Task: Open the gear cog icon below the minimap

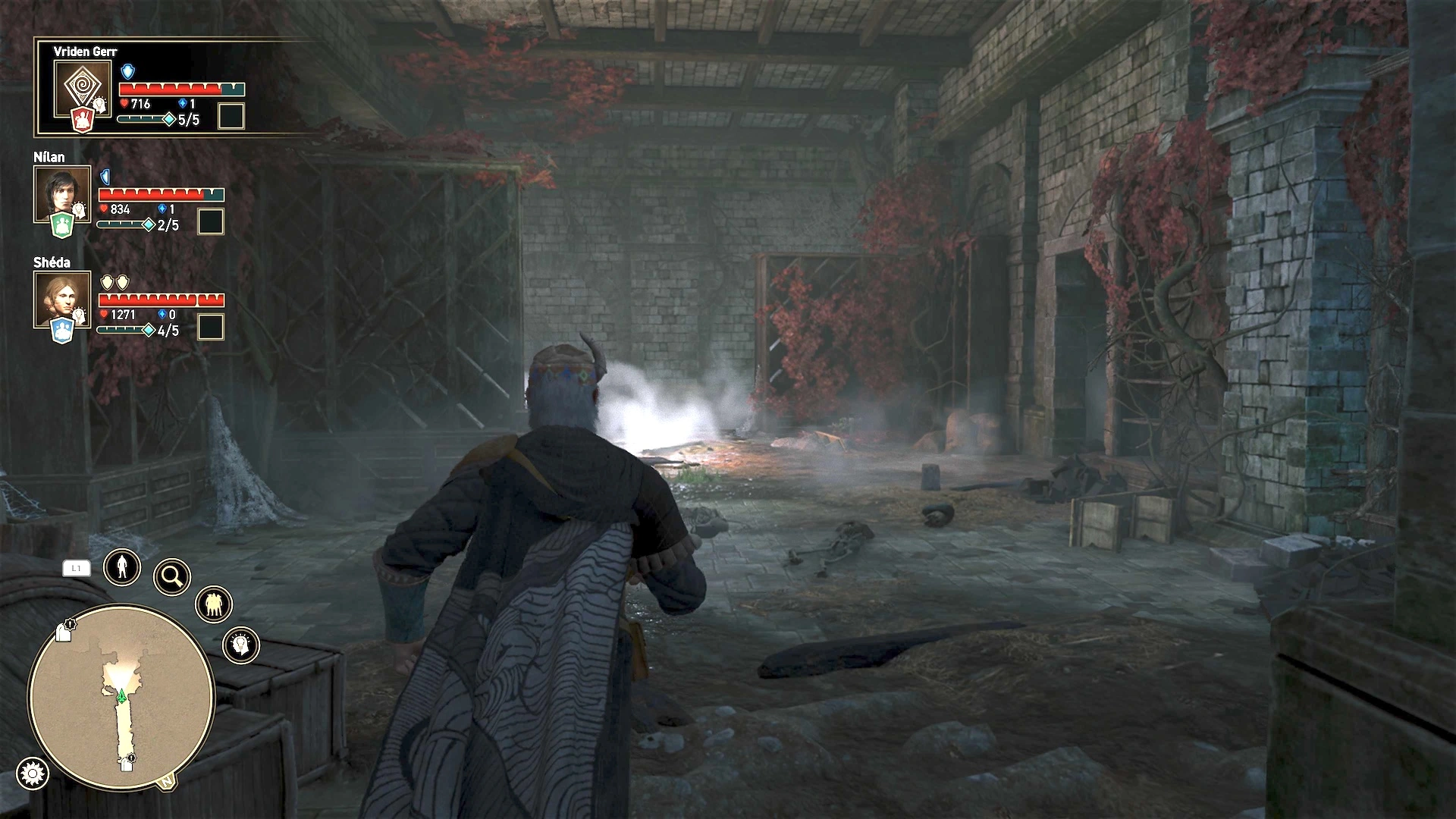Action: [32, 773]
